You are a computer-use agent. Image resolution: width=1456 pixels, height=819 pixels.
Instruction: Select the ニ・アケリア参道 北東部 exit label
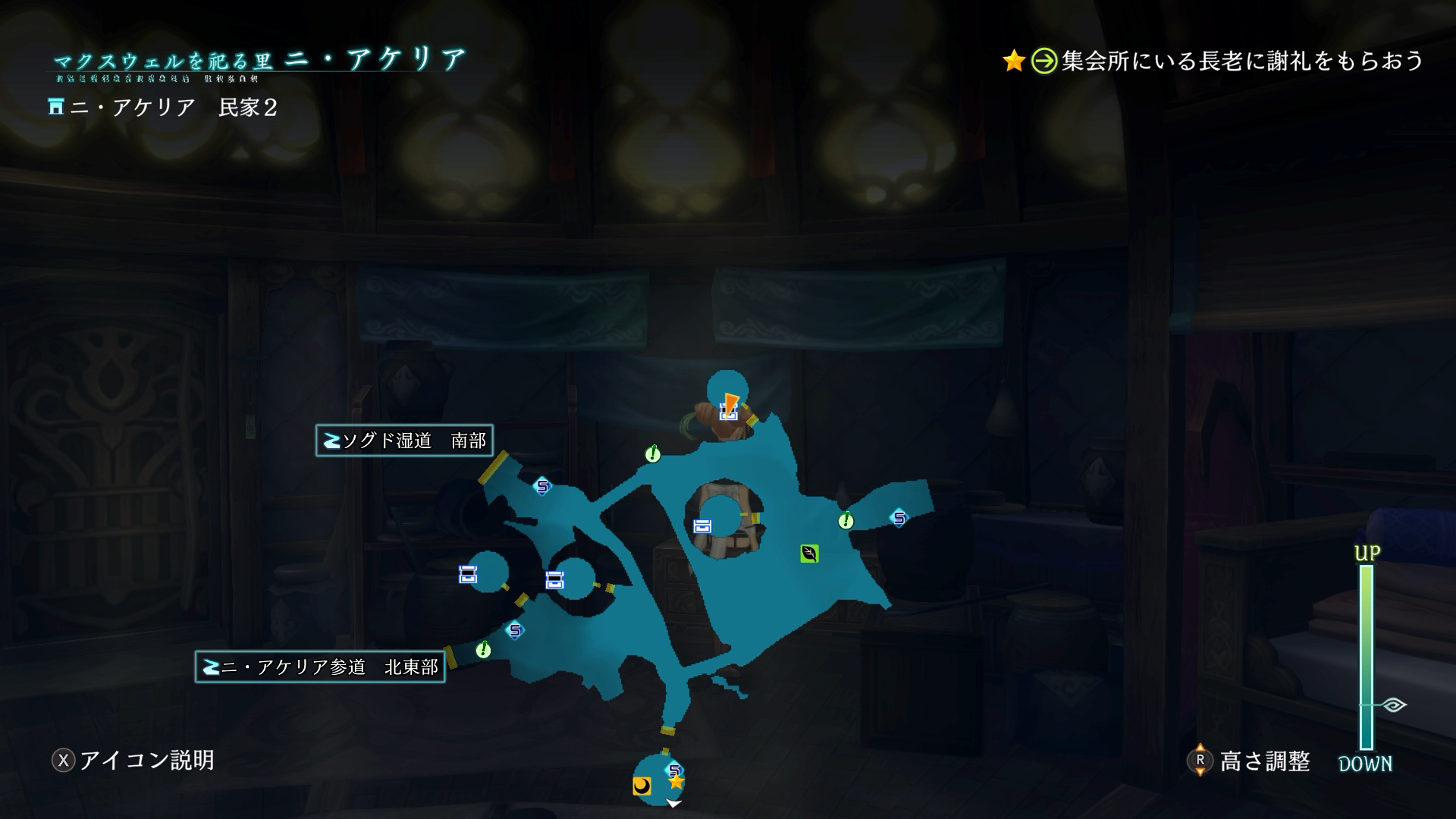(320, 667)
